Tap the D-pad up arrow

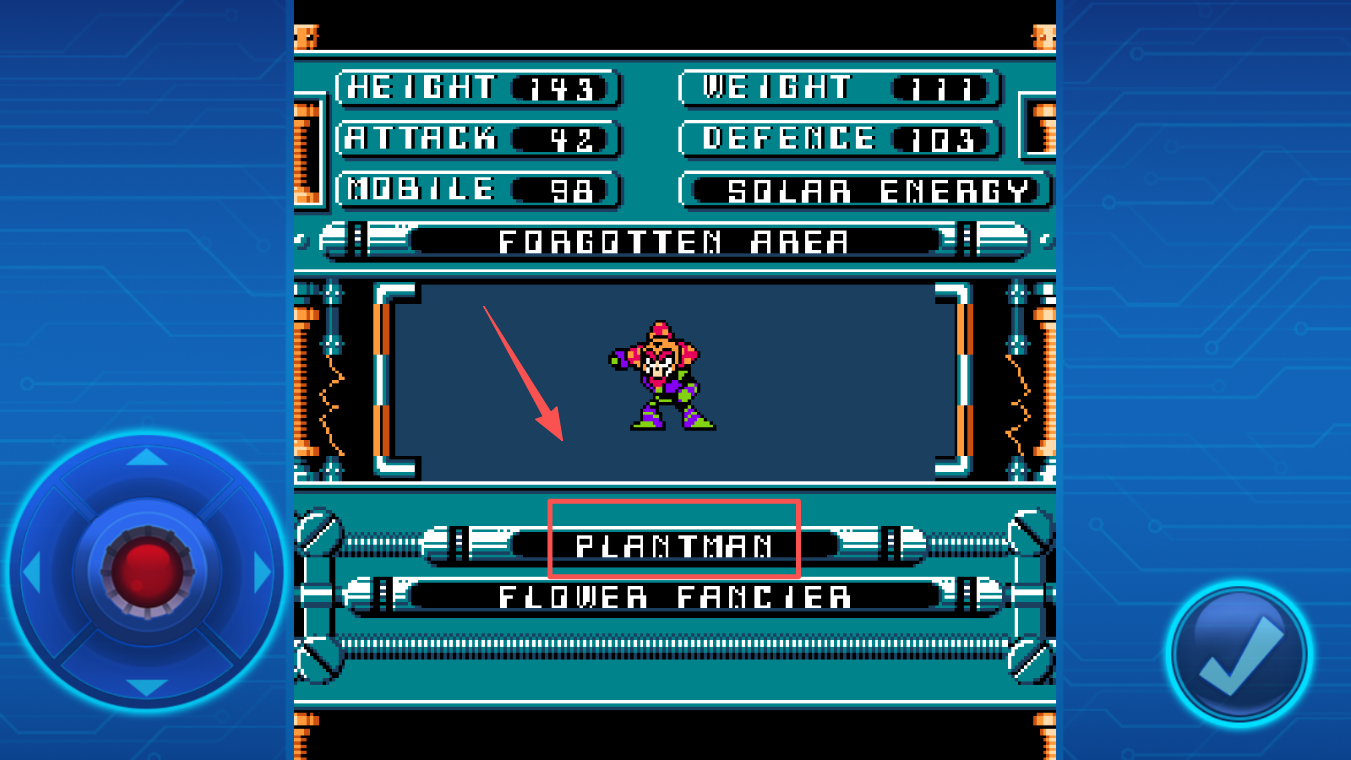coord(147,458)
